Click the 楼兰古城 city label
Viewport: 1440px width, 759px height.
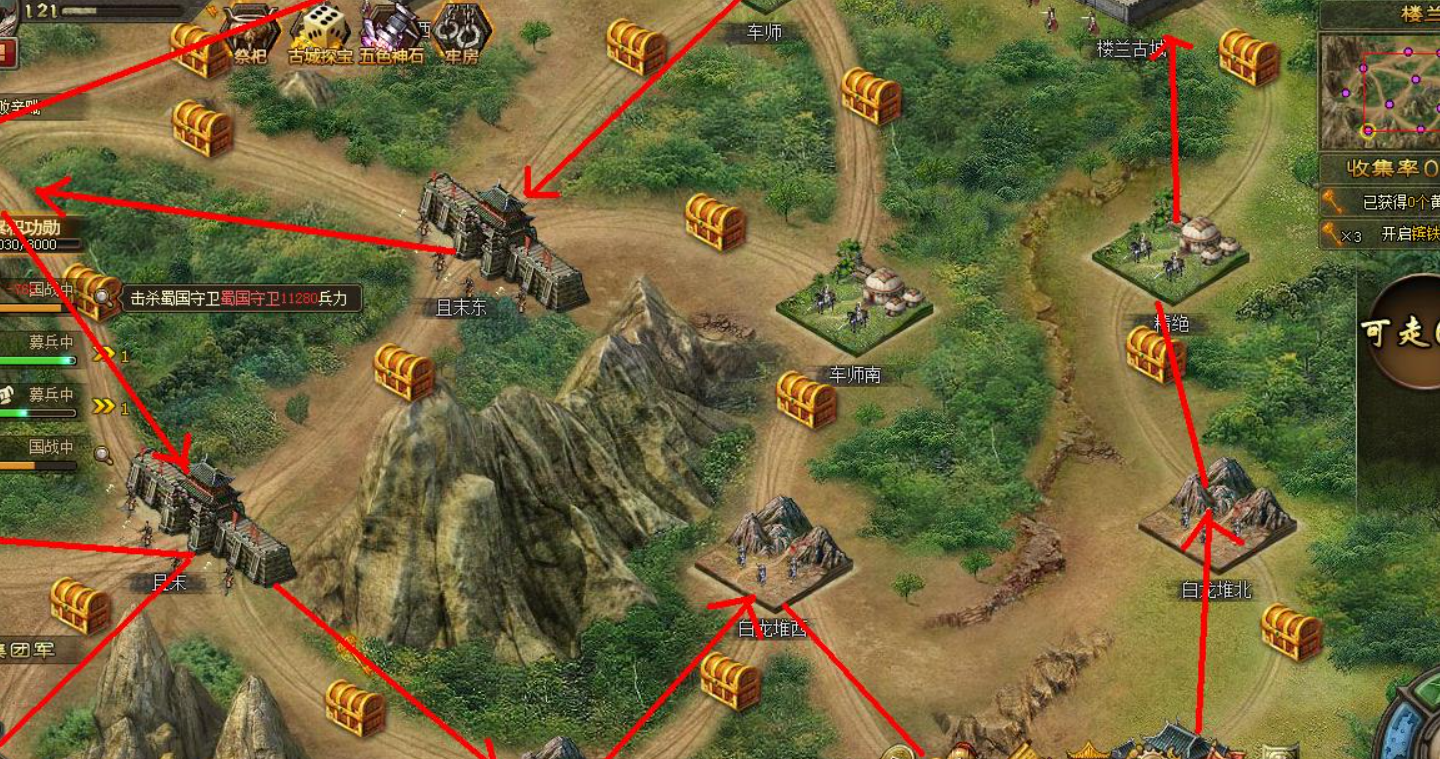coord(1130,49)
